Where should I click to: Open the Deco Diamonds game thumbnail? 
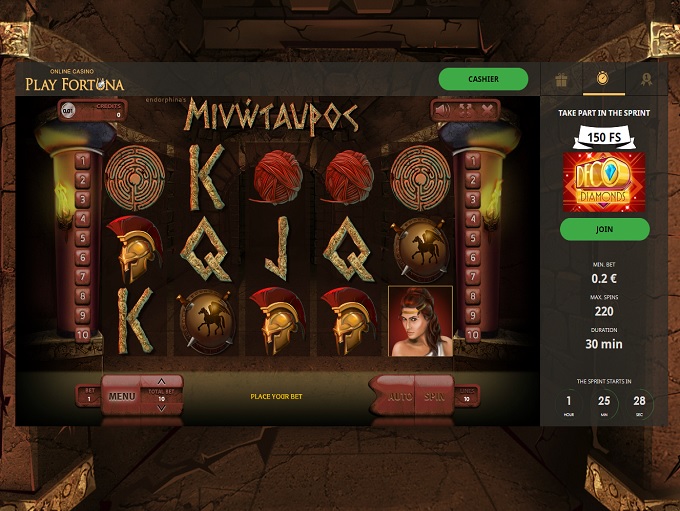604,182
